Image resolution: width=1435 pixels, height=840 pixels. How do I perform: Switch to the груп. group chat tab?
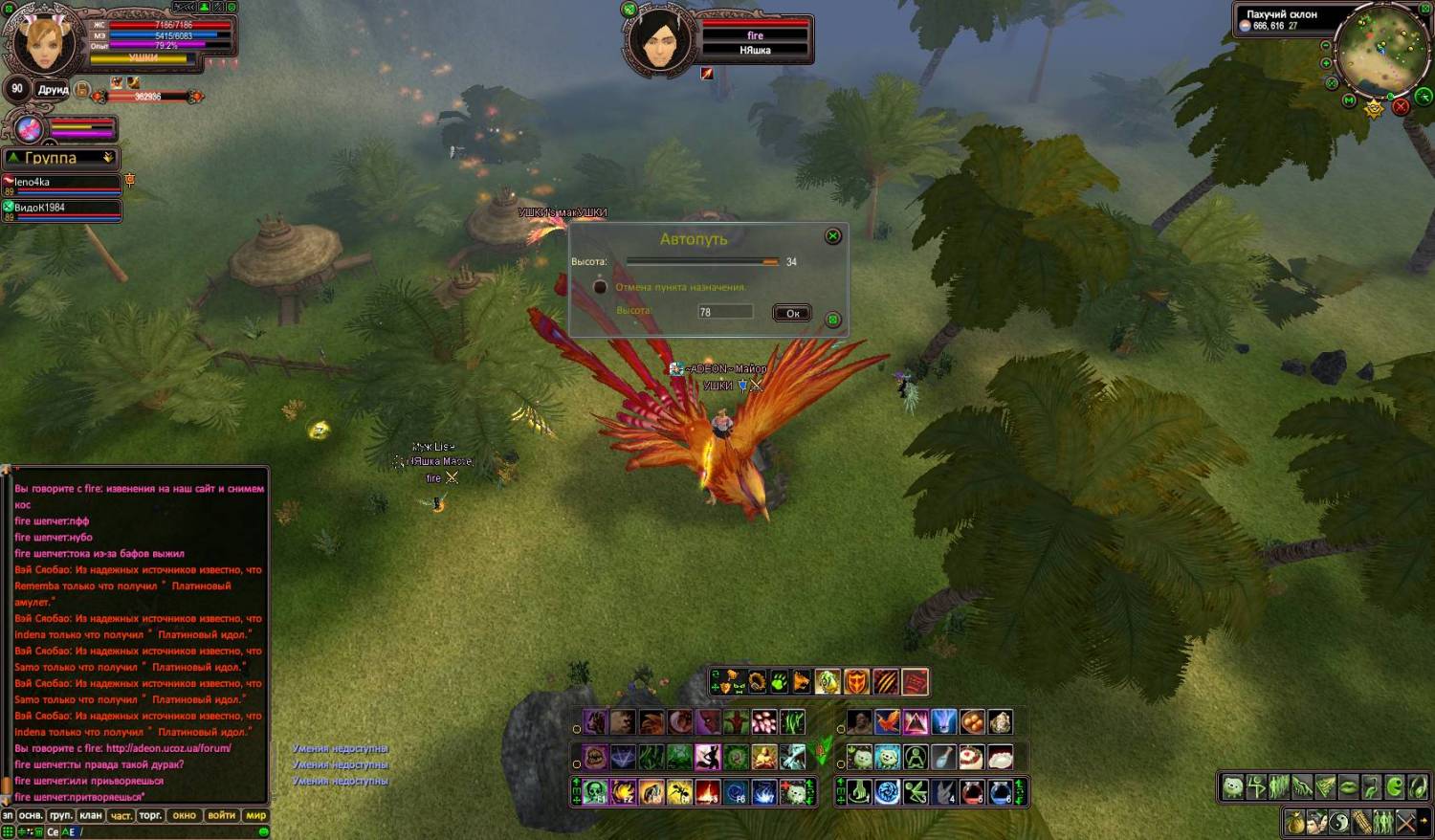coord(61,815)
